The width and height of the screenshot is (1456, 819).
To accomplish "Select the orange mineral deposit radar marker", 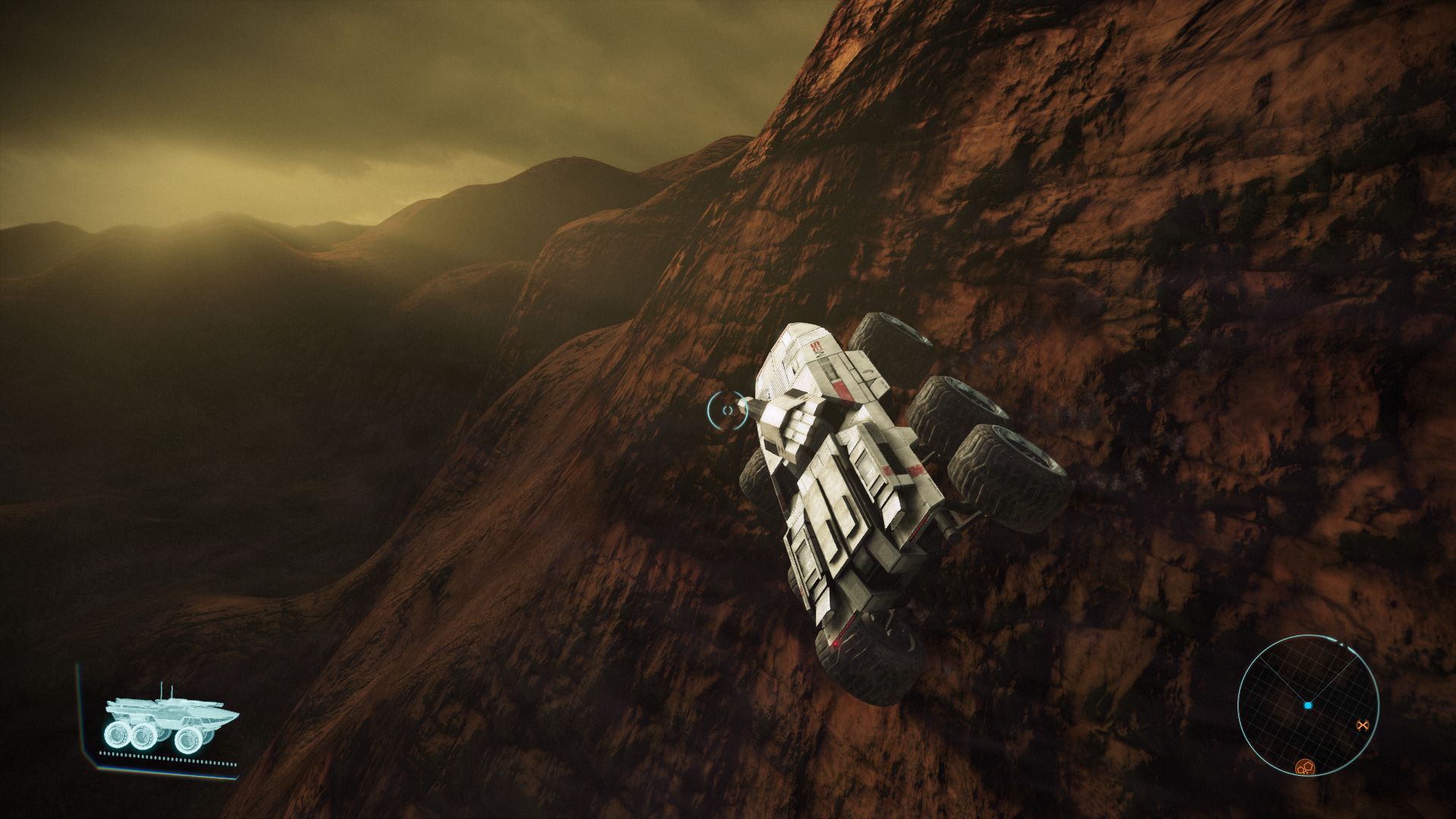I will coord(1304,767).
